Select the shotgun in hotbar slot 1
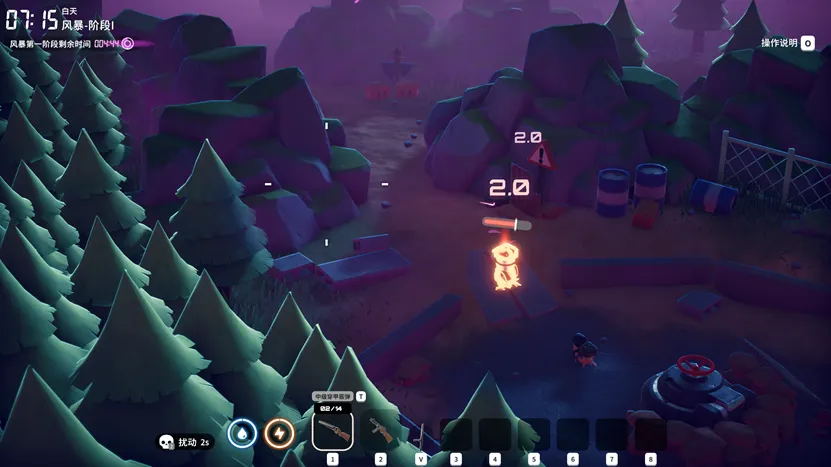The width and height of the screenshot is (831, 467). [332, 431]
